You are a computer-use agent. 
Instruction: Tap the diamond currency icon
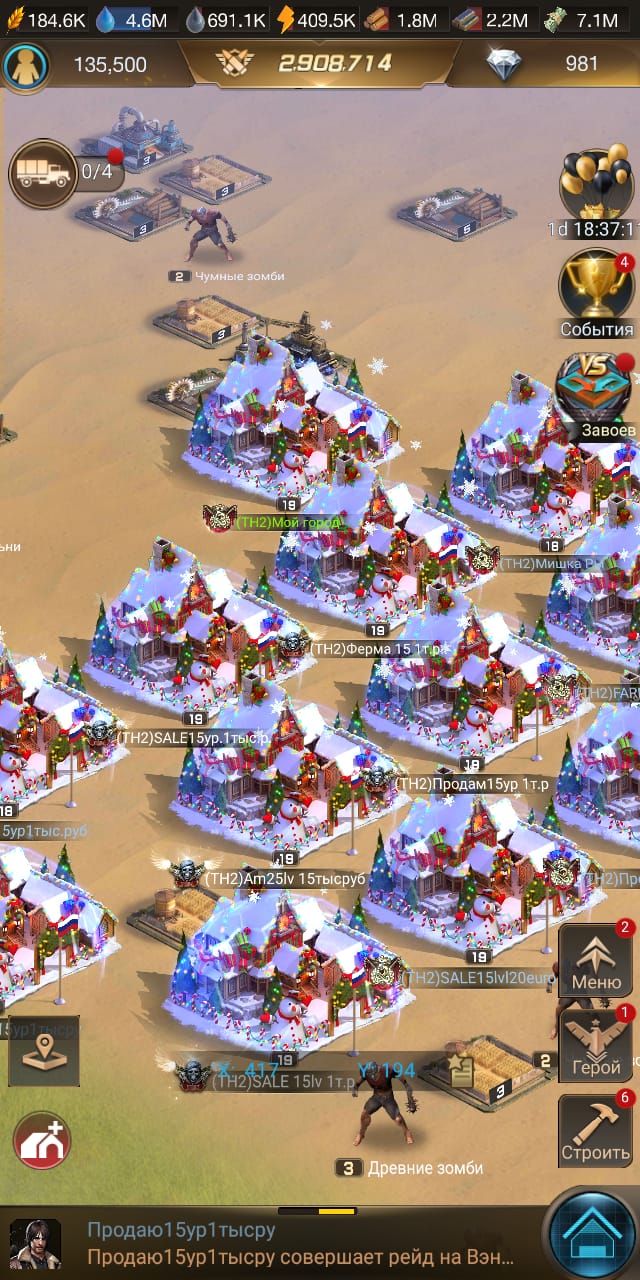[503, 65]
